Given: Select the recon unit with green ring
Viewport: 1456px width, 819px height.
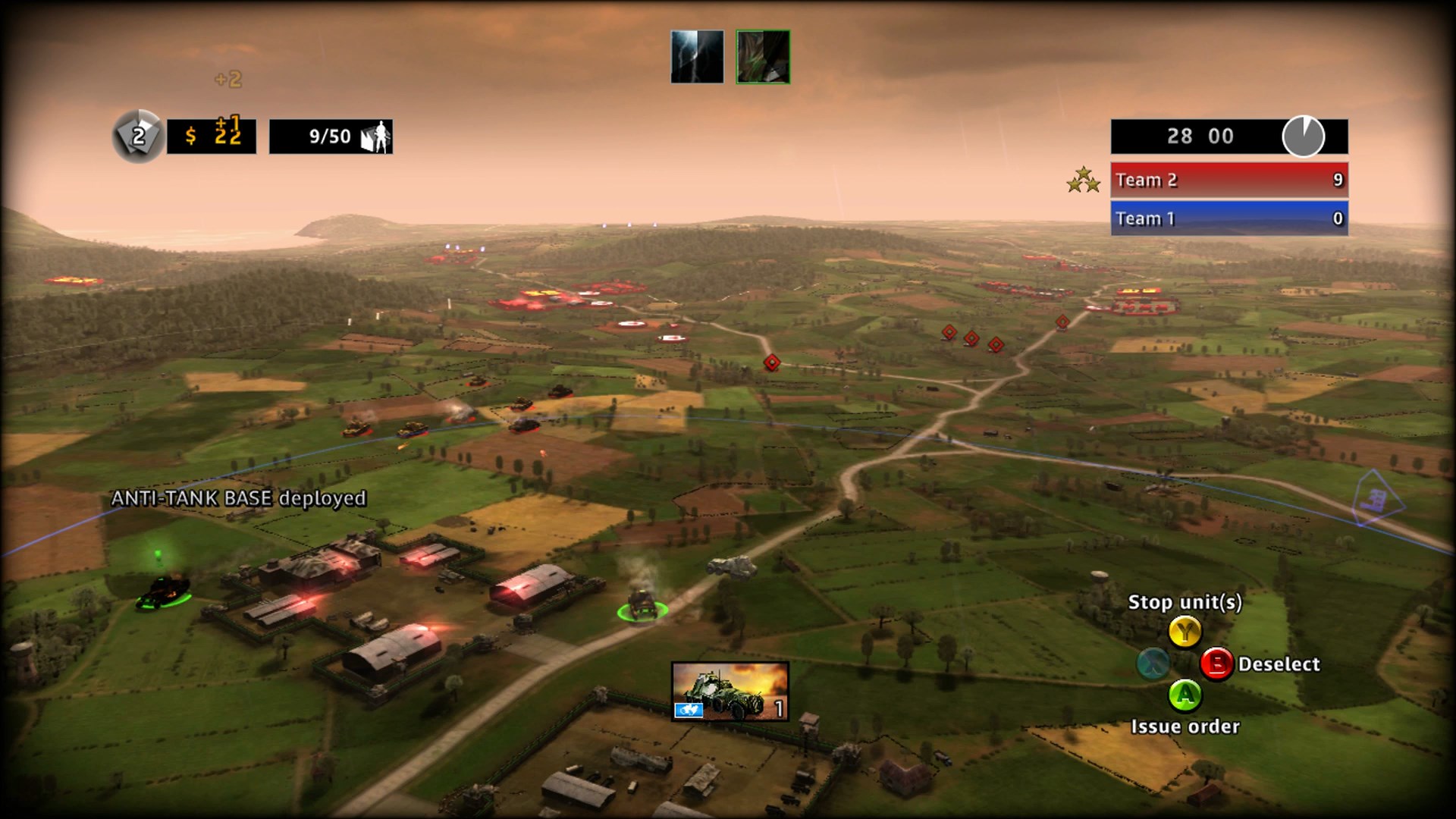Looking at the screenshot, I should pyautogui.click(x=642, y=605).
